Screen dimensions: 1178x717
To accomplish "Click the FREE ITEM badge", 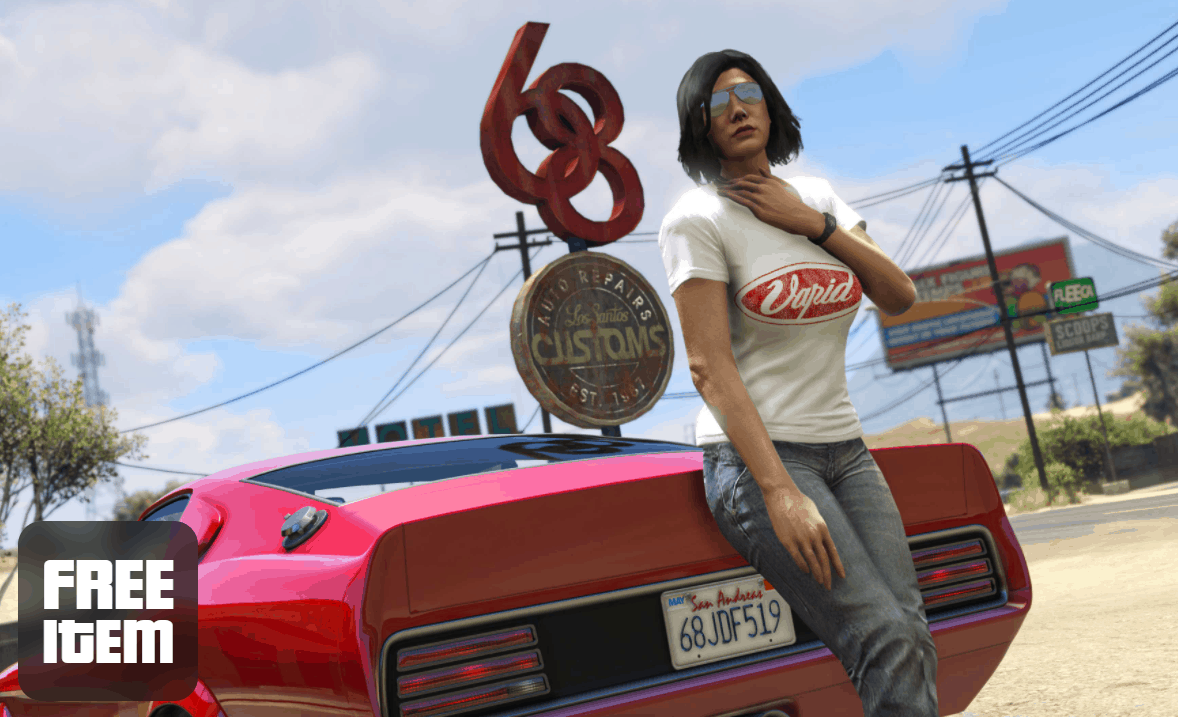I will point(108,610).
